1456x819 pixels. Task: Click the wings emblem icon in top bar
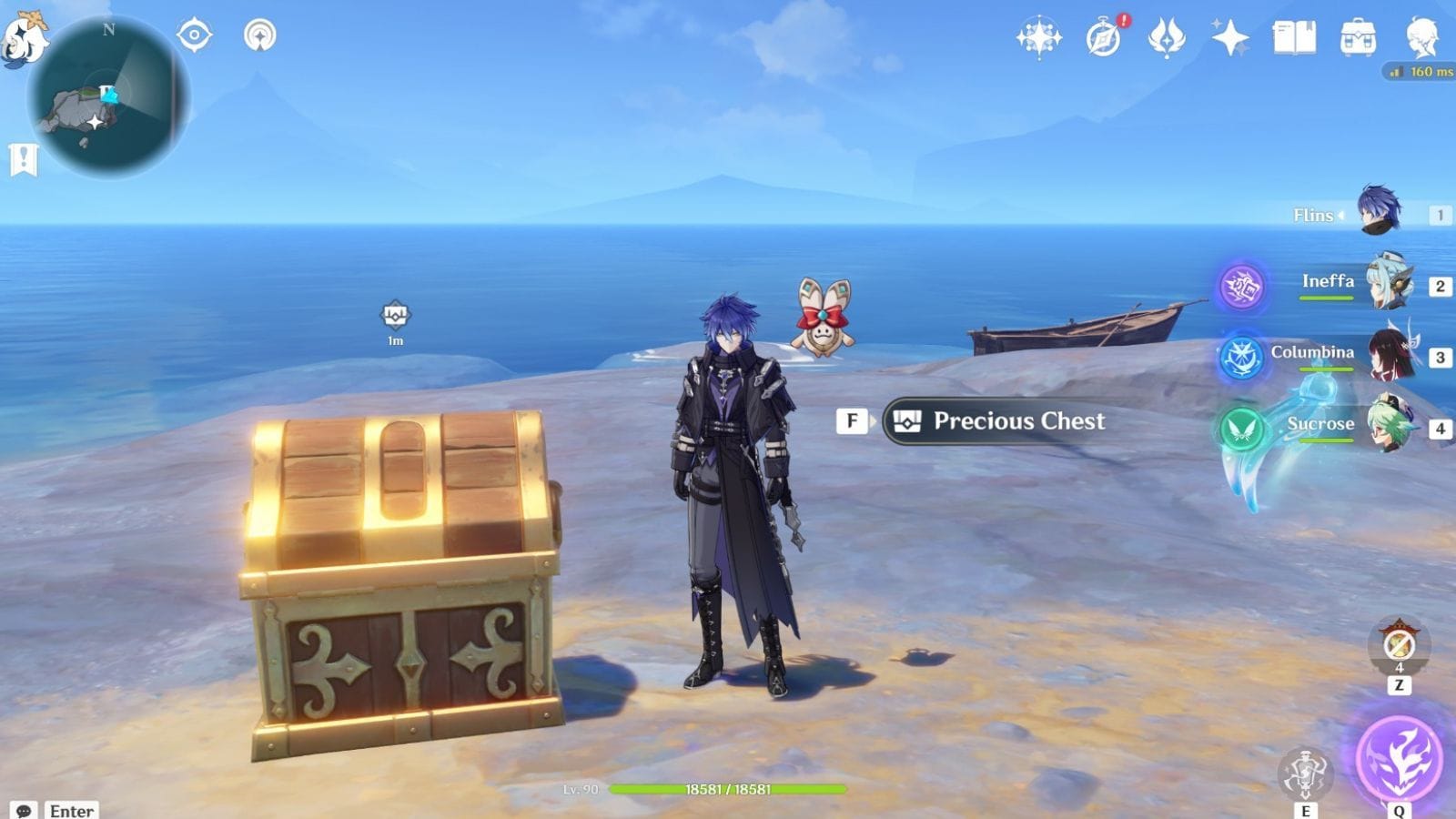1168,37
